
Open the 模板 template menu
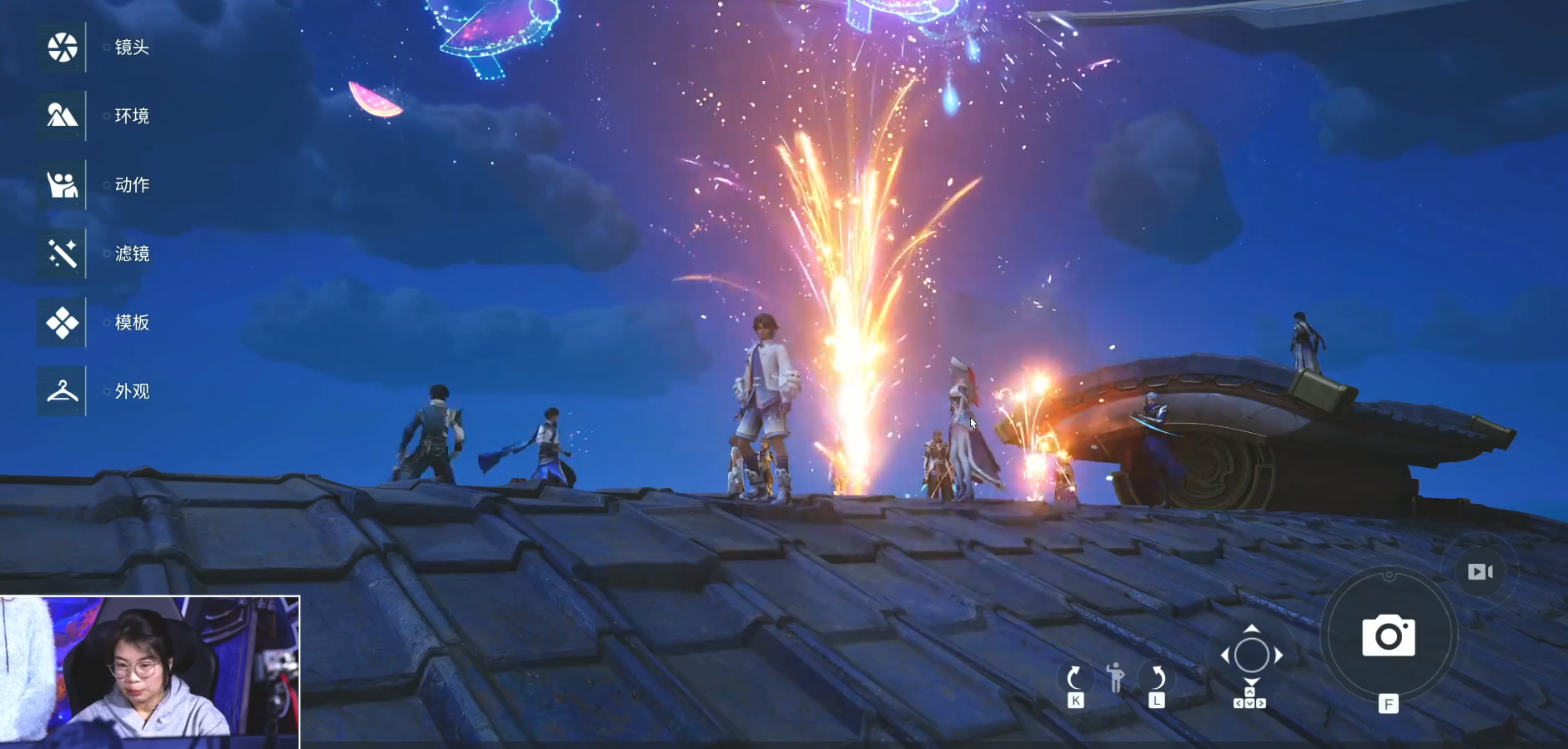pyautogui.click(x=63, y=322)
